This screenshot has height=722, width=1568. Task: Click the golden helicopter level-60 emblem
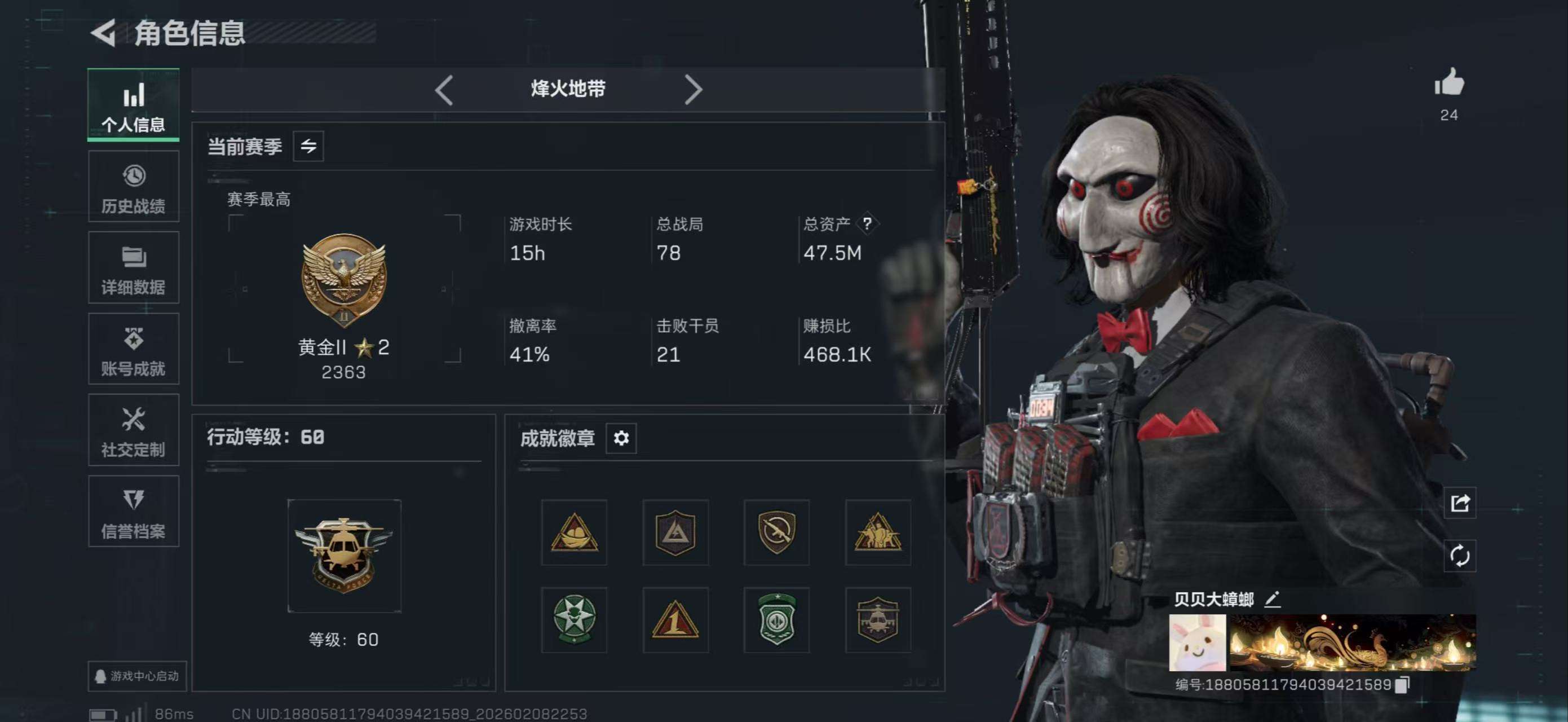coord(344,557)
